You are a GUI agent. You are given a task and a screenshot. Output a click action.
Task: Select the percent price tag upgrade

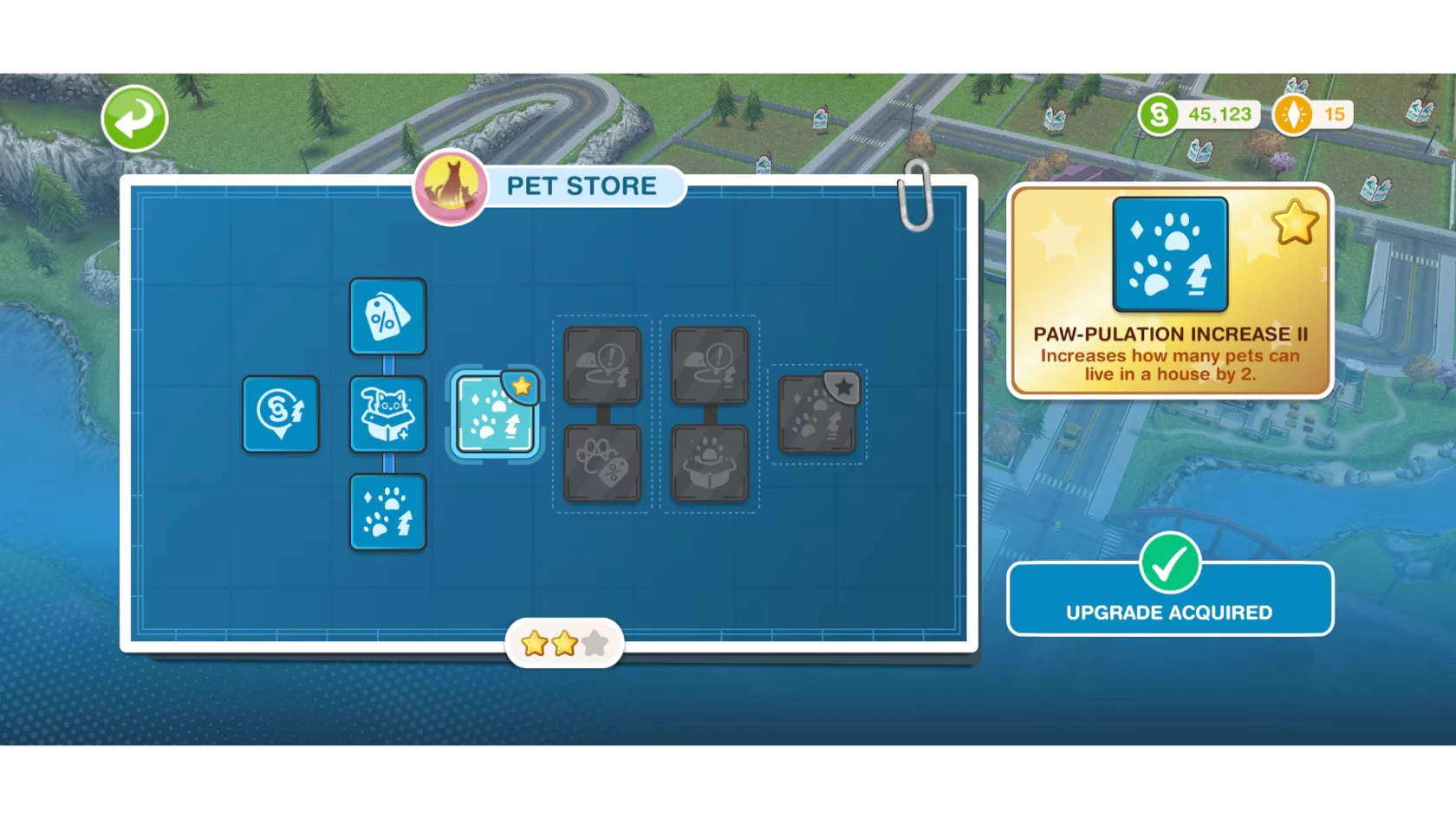coord(387,316)
